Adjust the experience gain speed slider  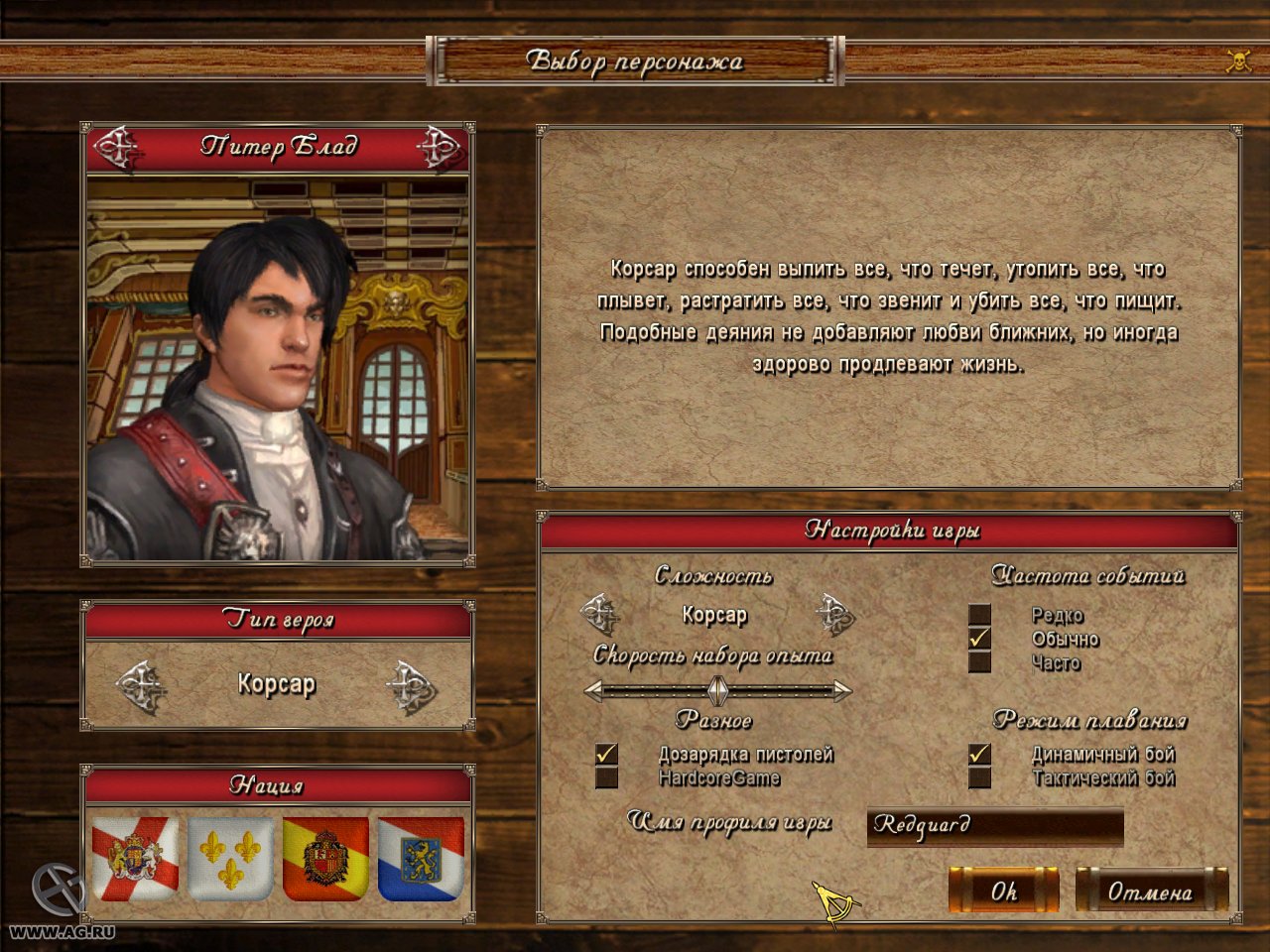pos(717,690)
